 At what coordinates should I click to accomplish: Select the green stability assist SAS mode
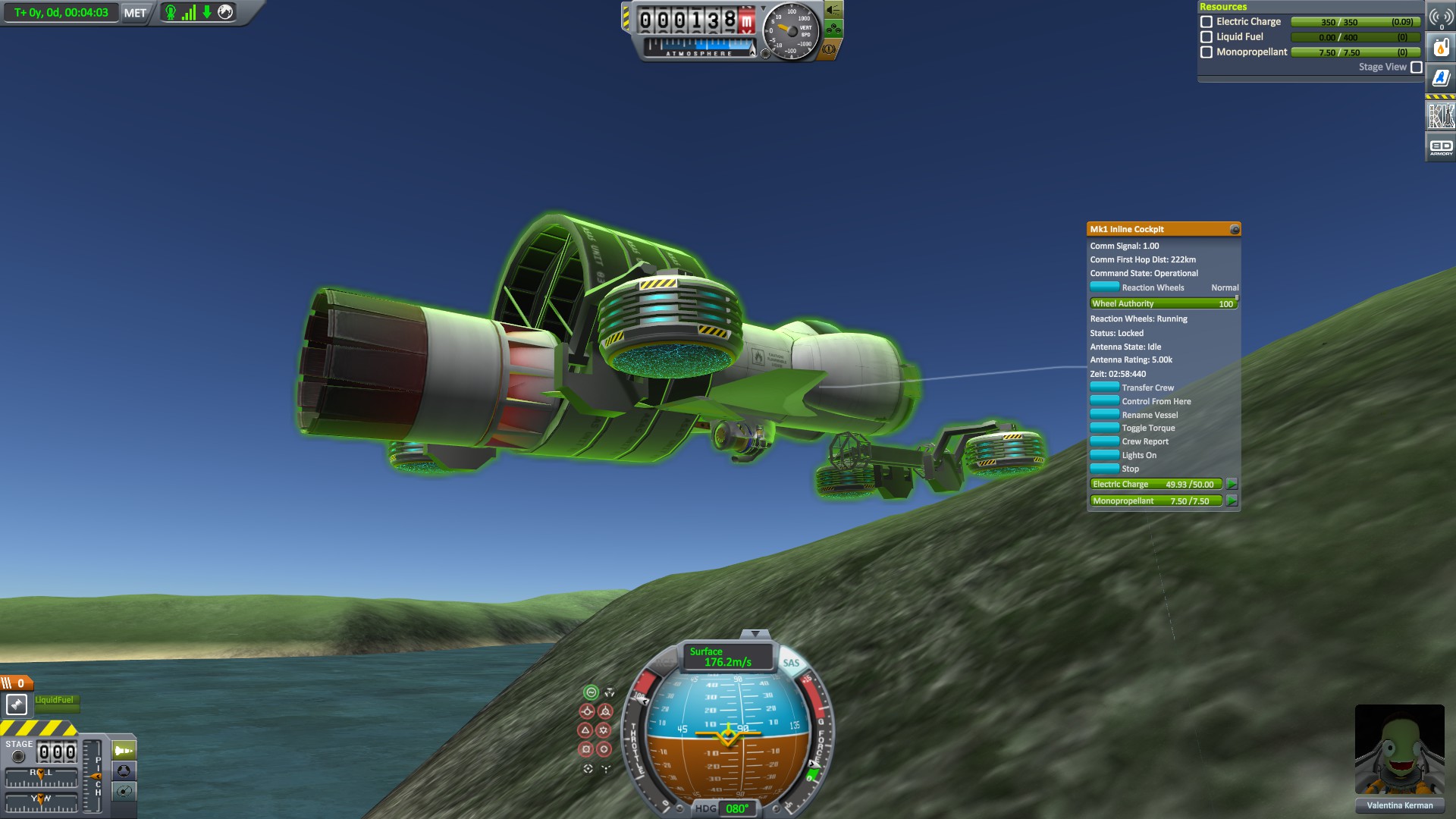(591, 692)
